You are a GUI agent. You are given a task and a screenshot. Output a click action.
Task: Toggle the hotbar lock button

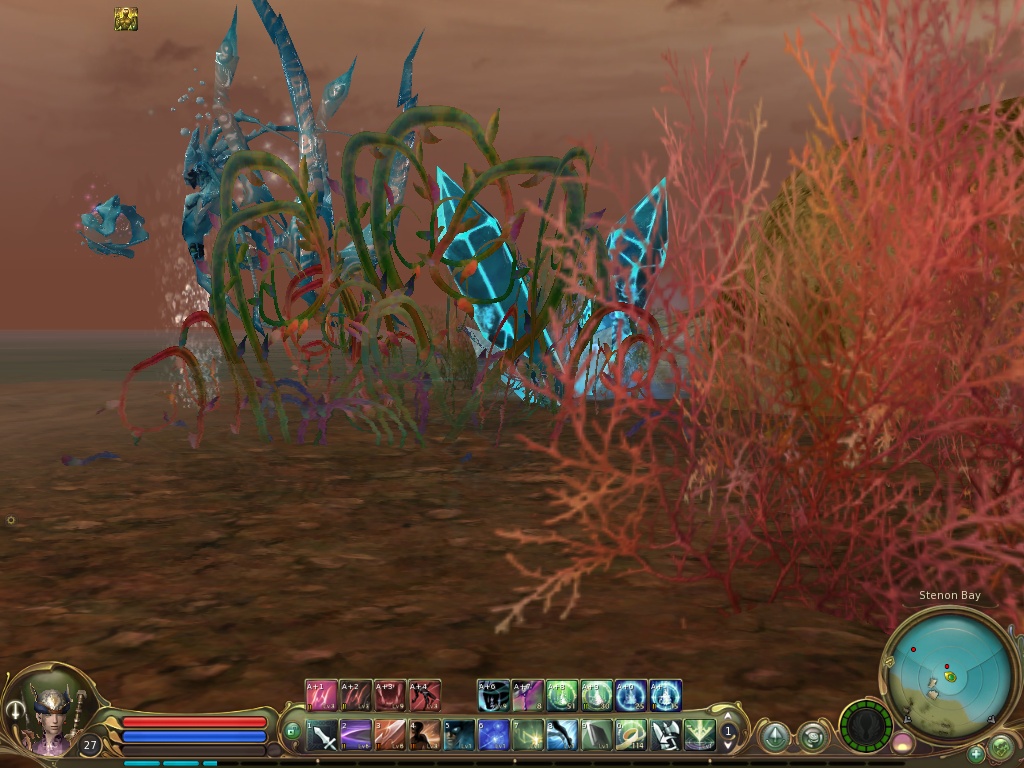(x=293, y=732)
